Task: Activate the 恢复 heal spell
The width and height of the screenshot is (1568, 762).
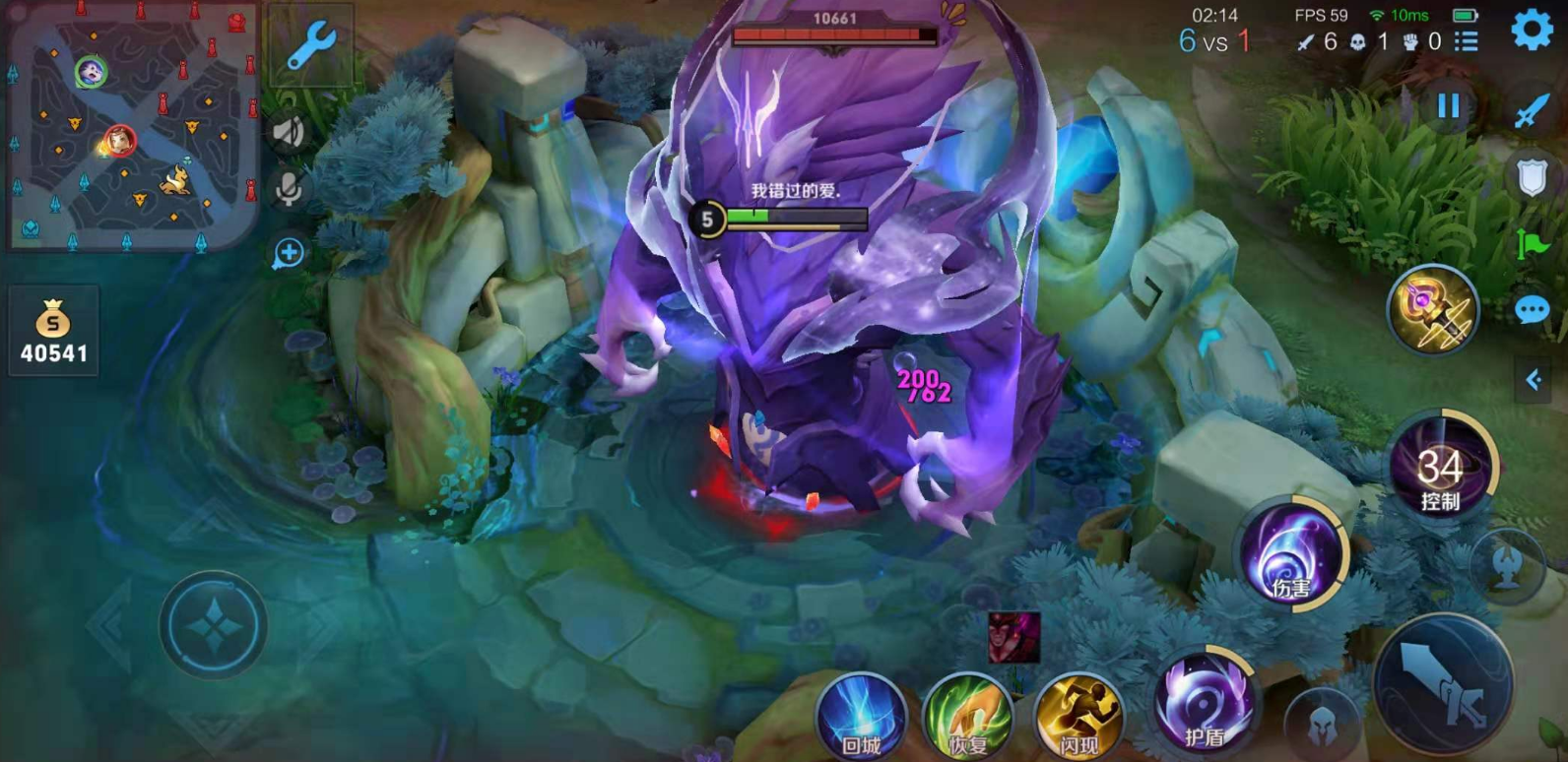Action: [x=968, y=717]
